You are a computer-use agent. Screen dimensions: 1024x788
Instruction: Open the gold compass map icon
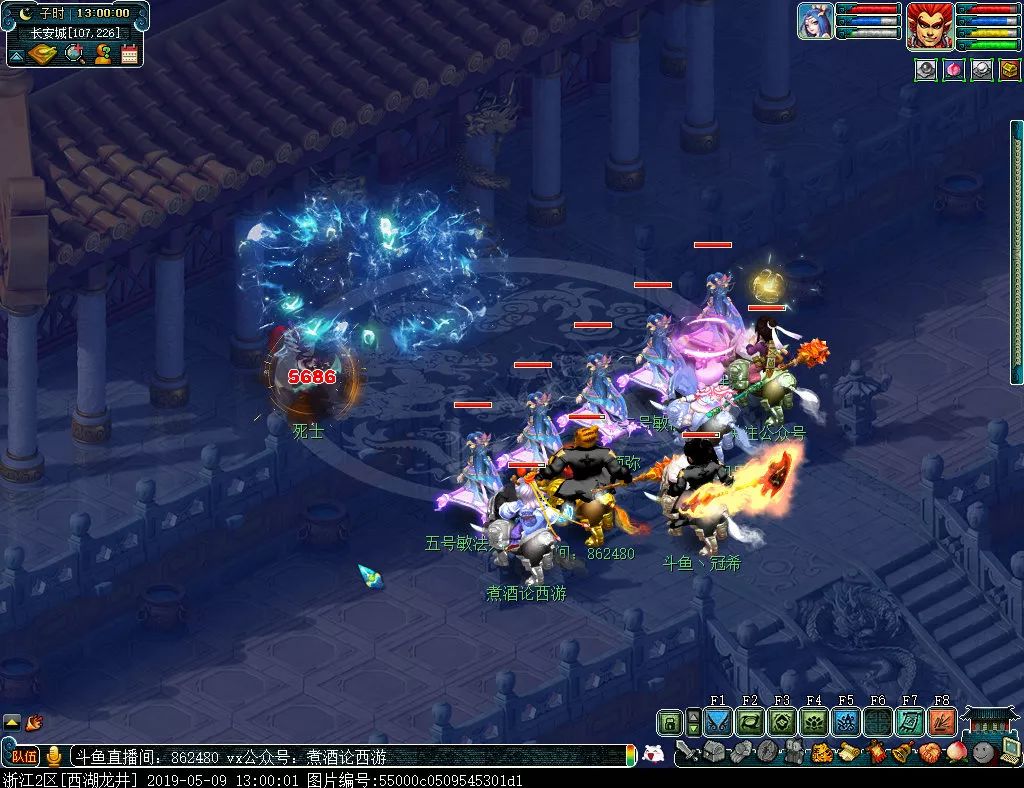[x=43, y=54]
